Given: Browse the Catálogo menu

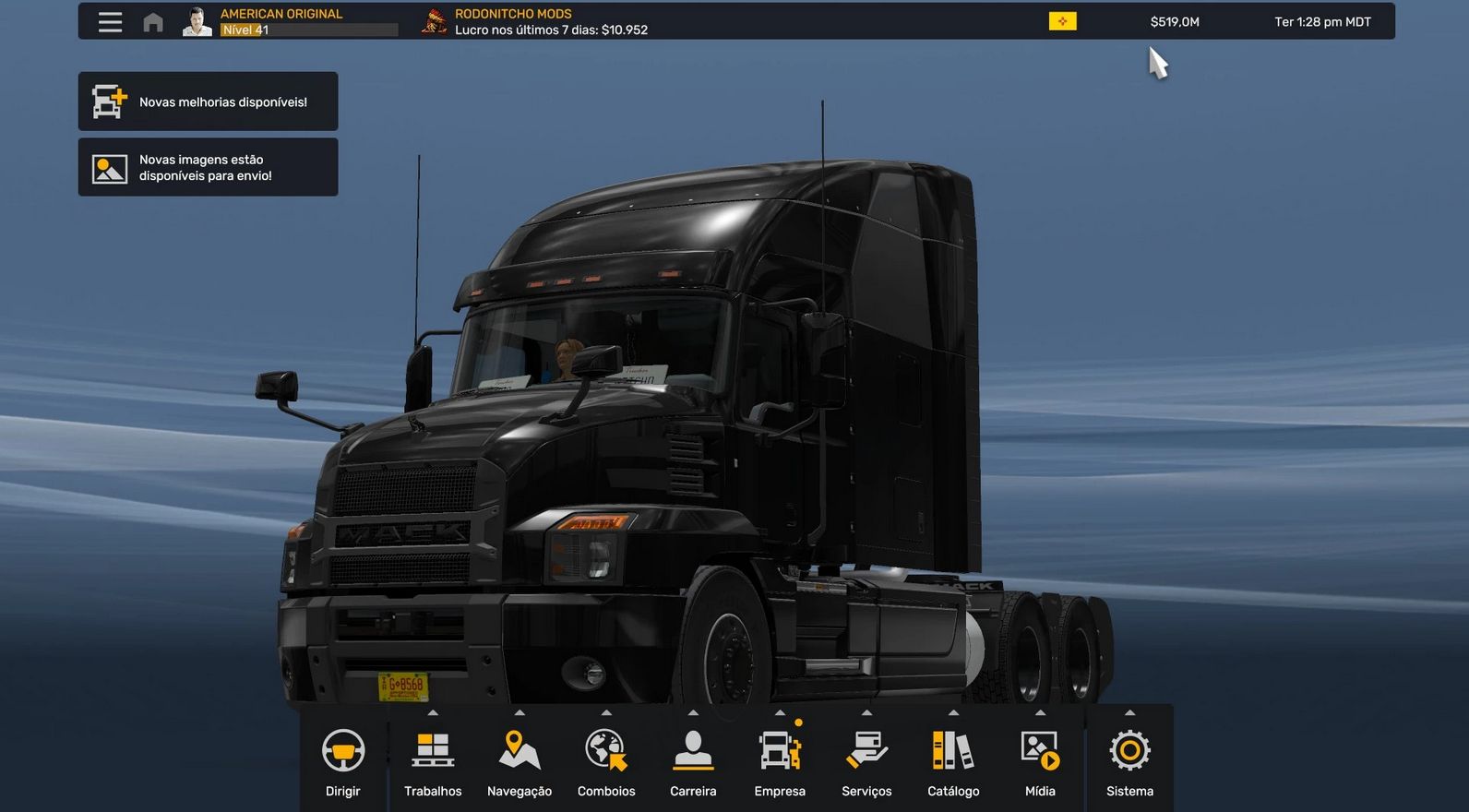Looking at the screenshot, I should coord(953,762).
